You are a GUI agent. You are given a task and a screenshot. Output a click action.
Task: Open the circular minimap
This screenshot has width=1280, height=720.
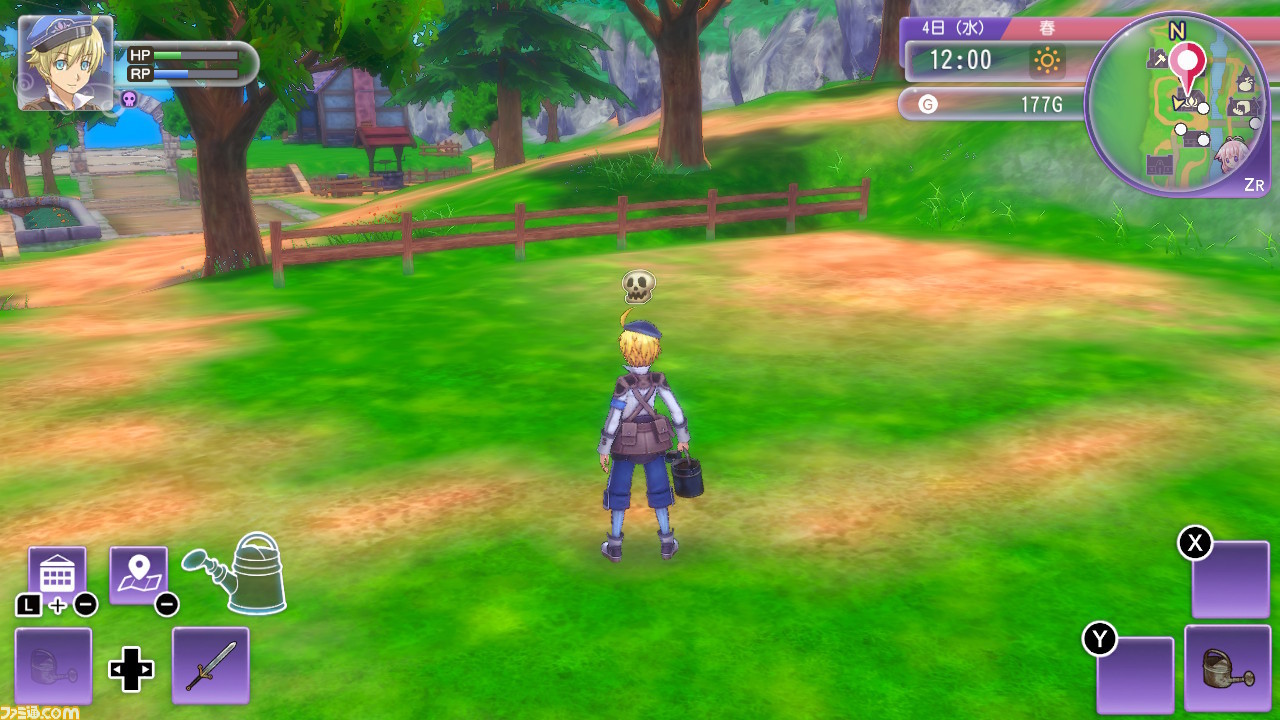tap(1177, 105)
